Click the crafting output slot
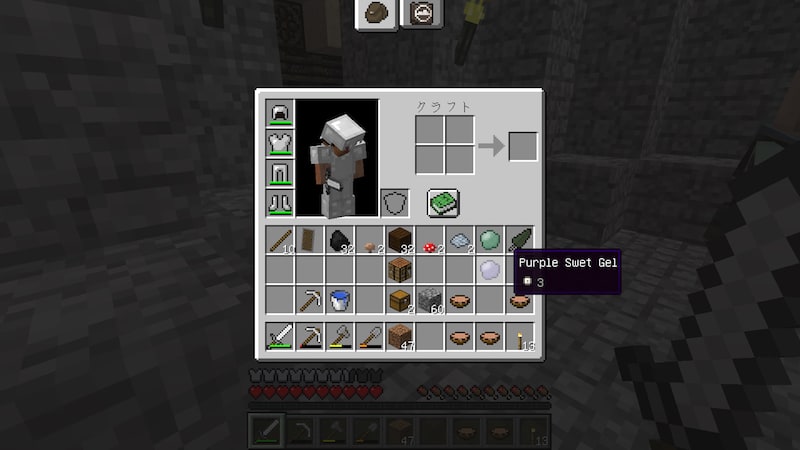This screenshot has width=800, height=450. point(522,146)
